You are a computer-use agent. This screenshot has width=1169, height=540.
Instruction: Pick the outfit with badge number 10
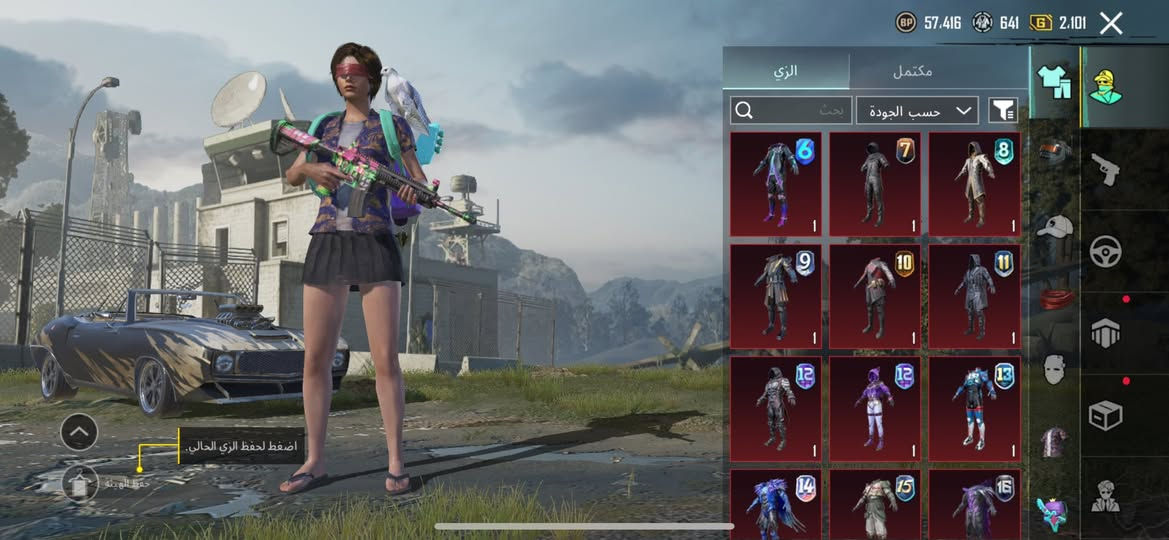pos(875,296)
